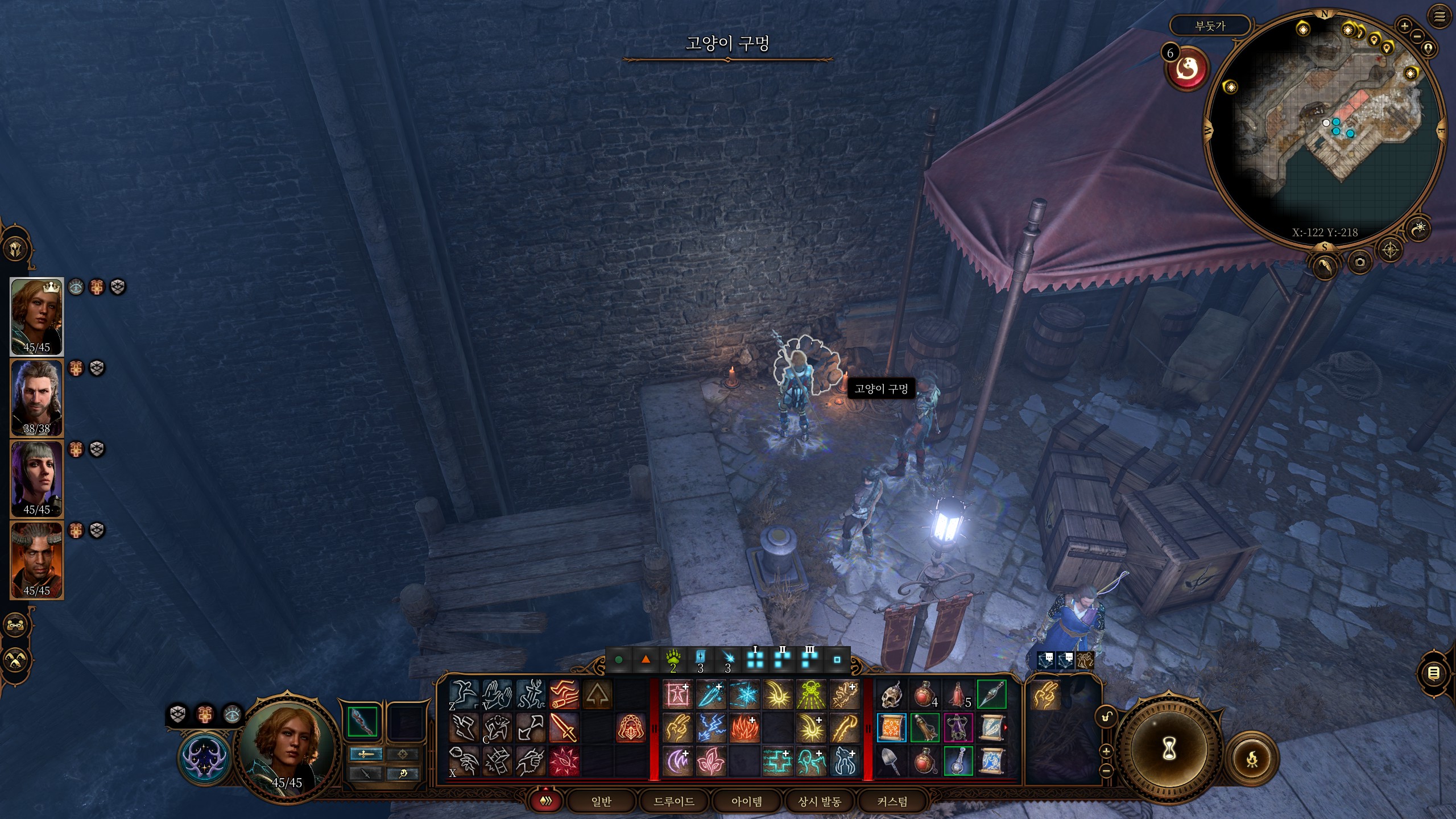1456x819 pixels.
Task: Select the 일반 hotbar tab
Action: [x=601, y=801]
